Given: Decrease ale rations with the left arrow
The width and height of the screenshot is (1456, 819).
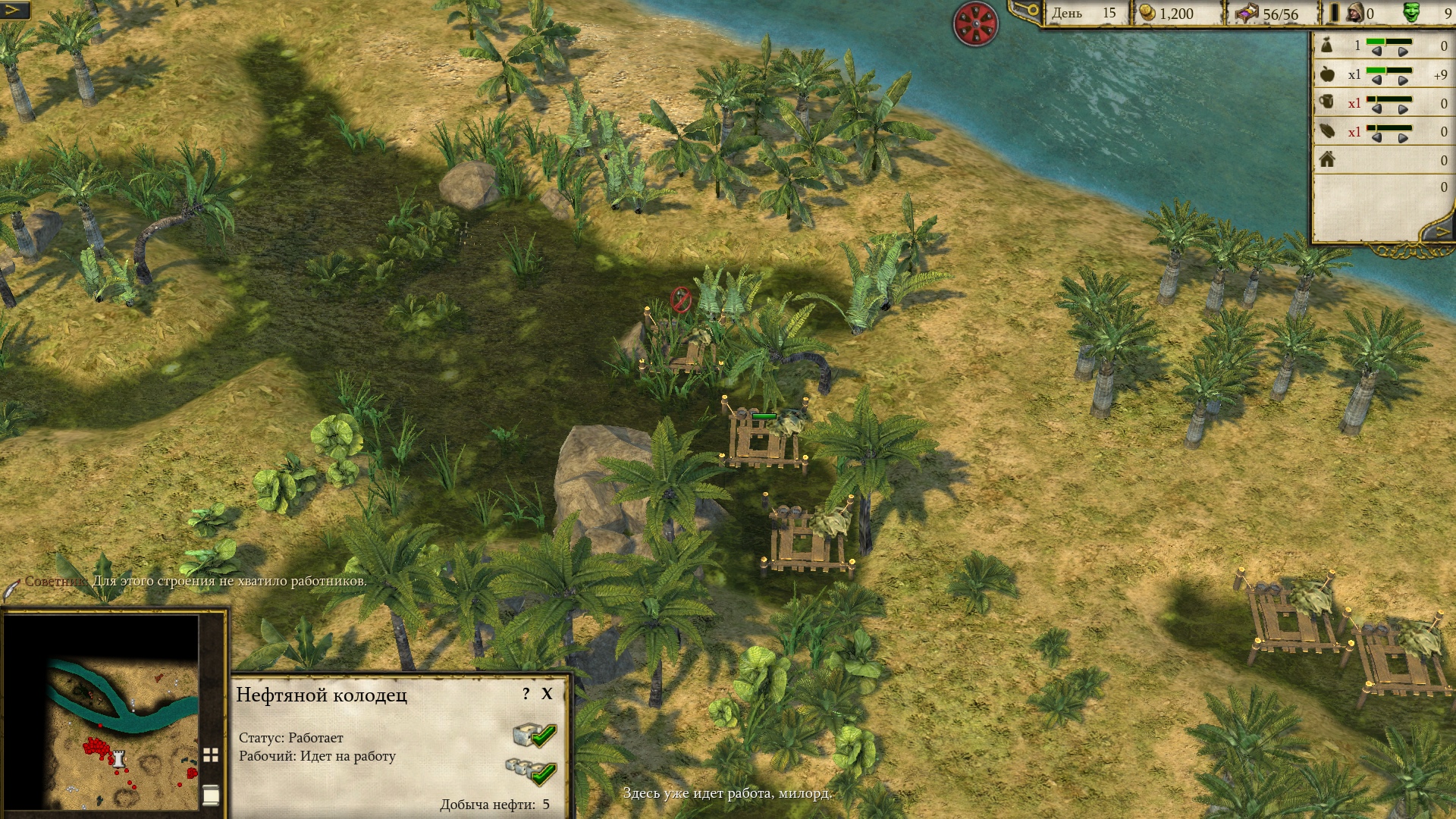Looking at the screenshot, I should pos(1376,110).
